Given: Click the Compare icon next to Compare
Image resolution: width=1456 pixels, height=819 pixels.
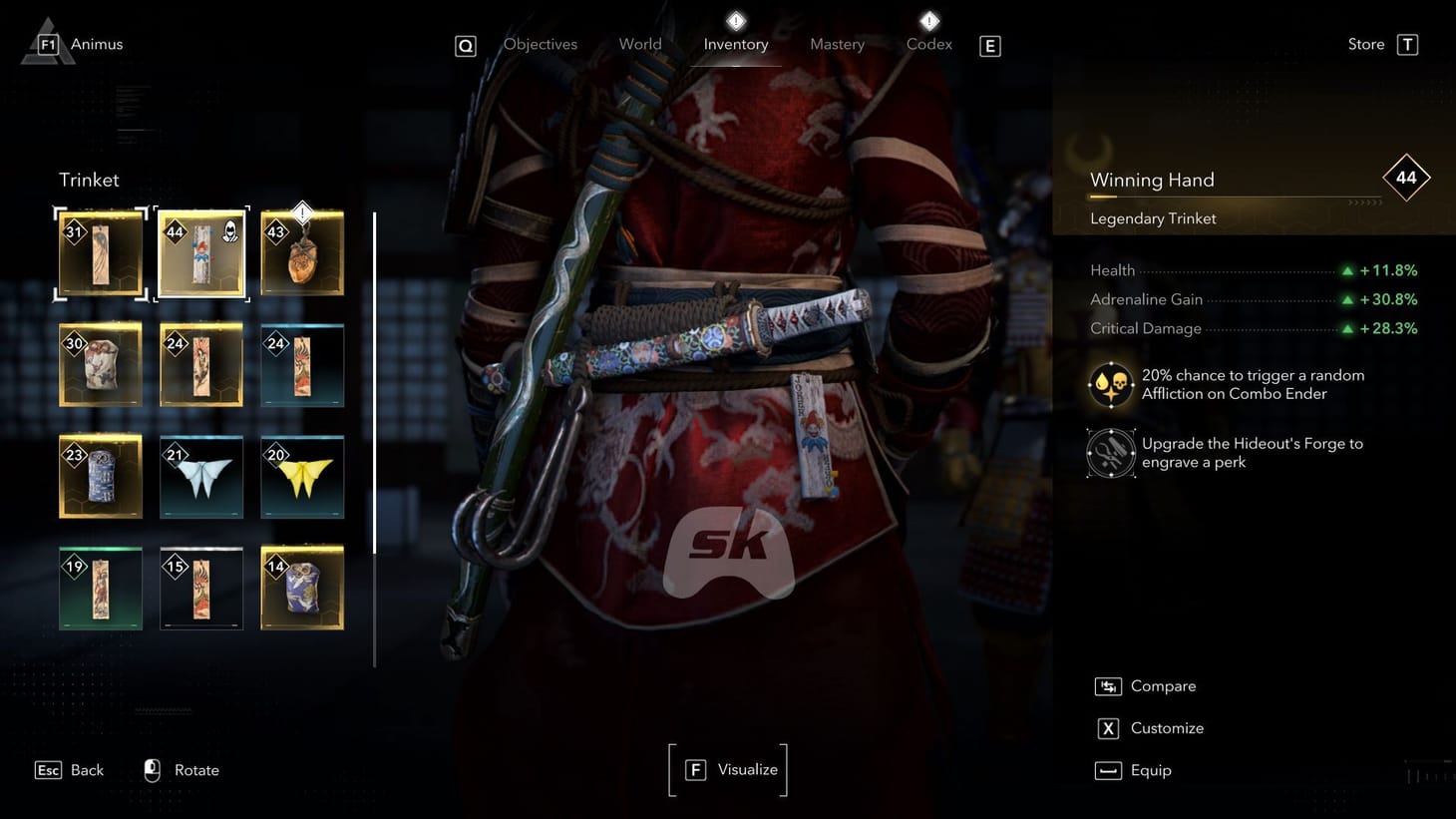Looking at the screenshot, I should 1107,686.
